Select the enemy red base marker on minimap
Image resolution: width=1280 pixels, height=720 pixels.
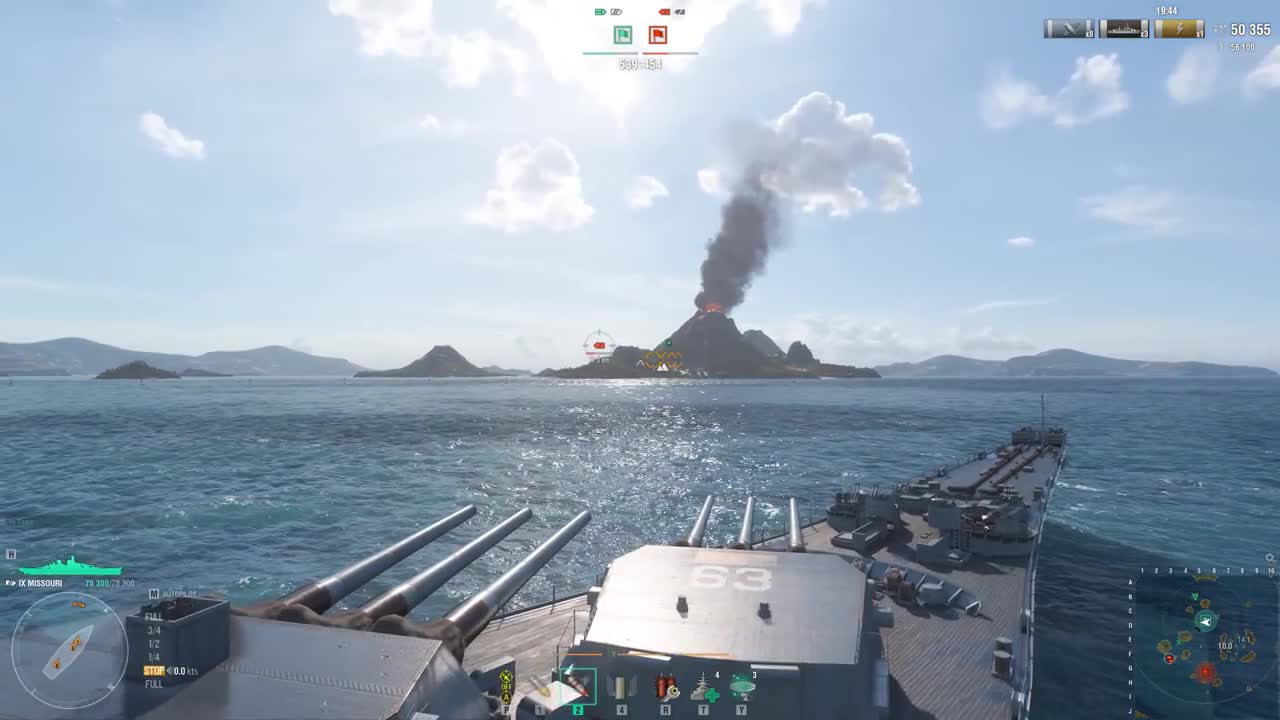1205,673
